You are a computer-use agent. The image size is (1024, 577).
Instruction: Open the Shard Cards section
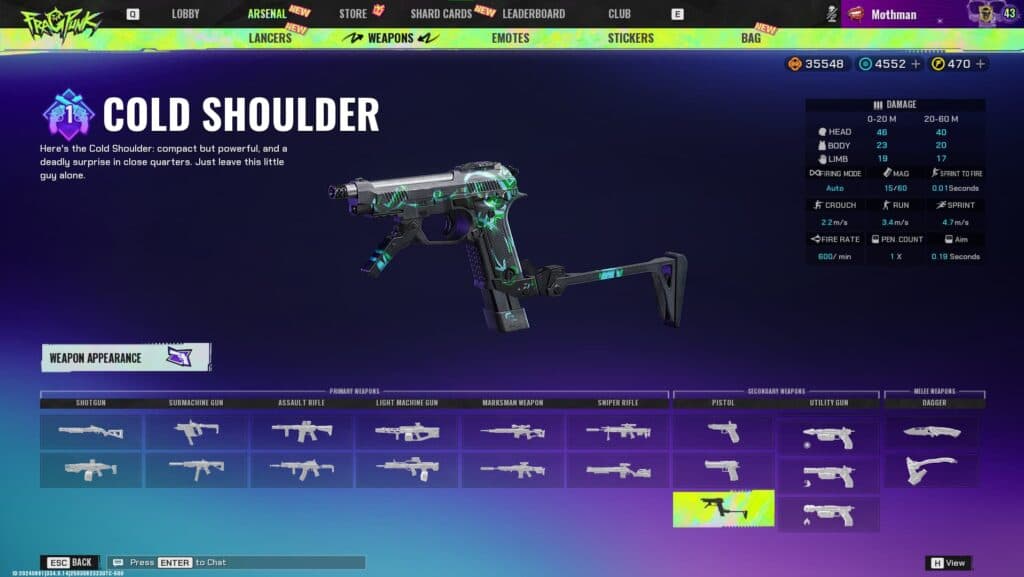point(440,14)
